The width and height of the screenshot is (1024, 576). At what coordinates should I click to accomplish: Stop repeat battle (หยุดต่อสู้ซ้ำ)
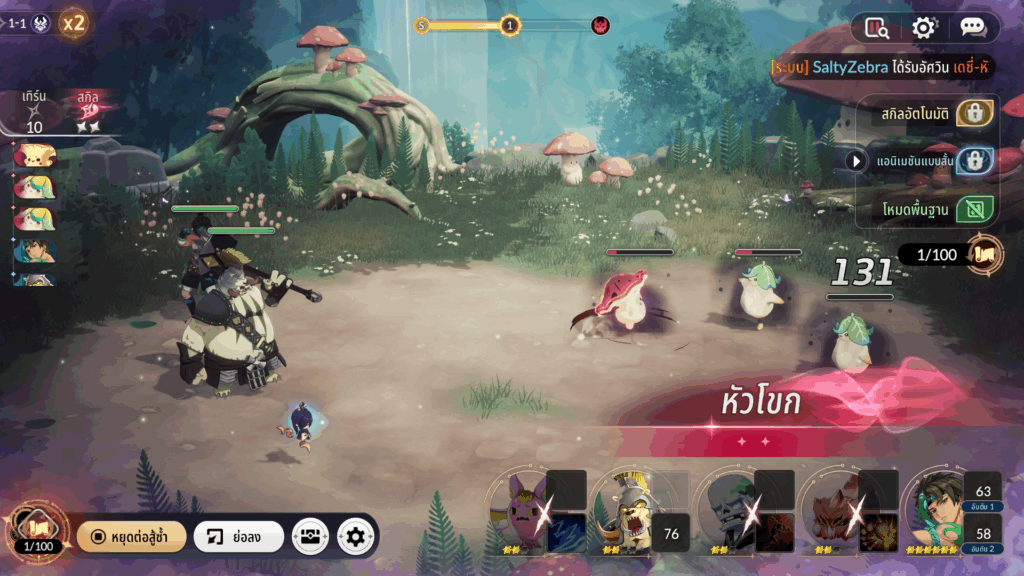pos(131,536)
